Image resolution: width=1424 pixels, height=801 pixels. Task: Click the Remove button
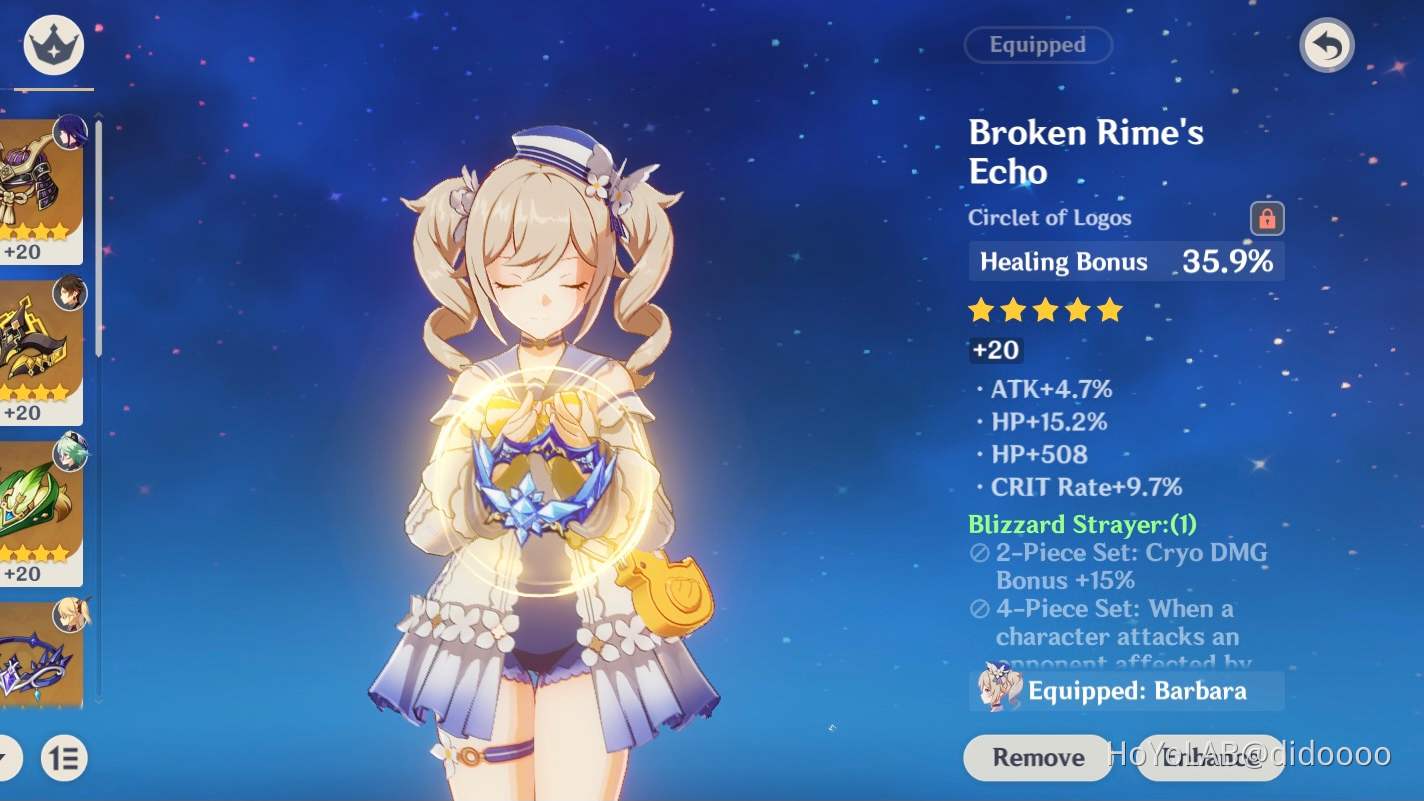click(1036, 757)
